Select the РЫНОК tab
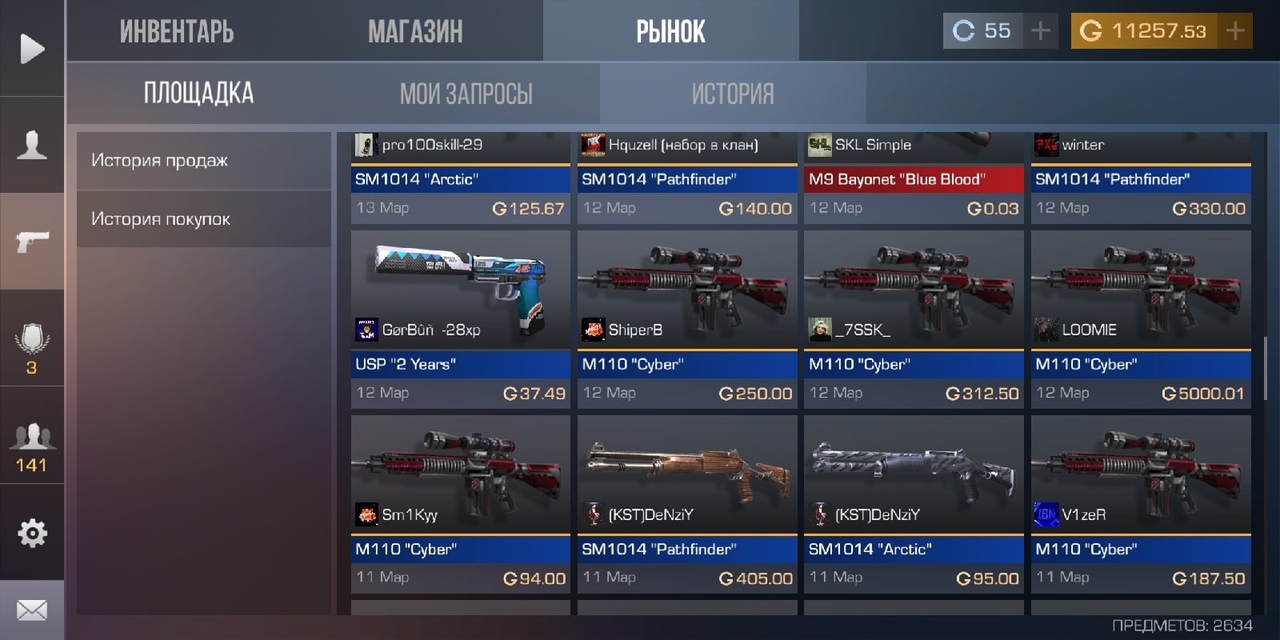Screen dimensions: 1280x640 (x=670, y=31)
